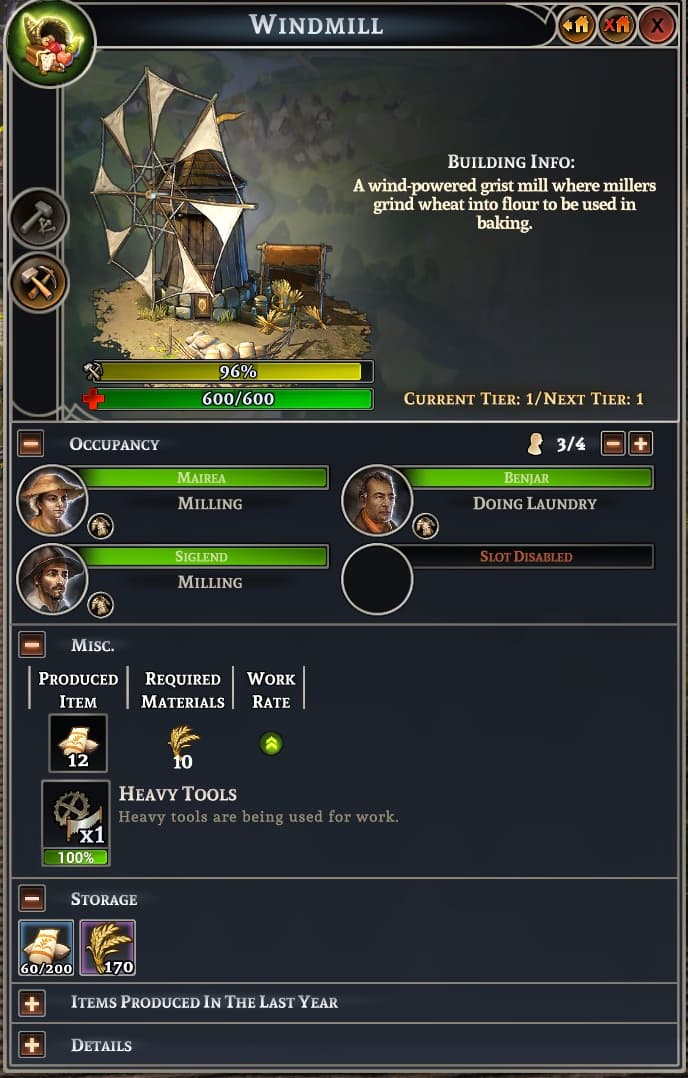
Task: Select worker Mairea's portrait
Action: (52, 500)
